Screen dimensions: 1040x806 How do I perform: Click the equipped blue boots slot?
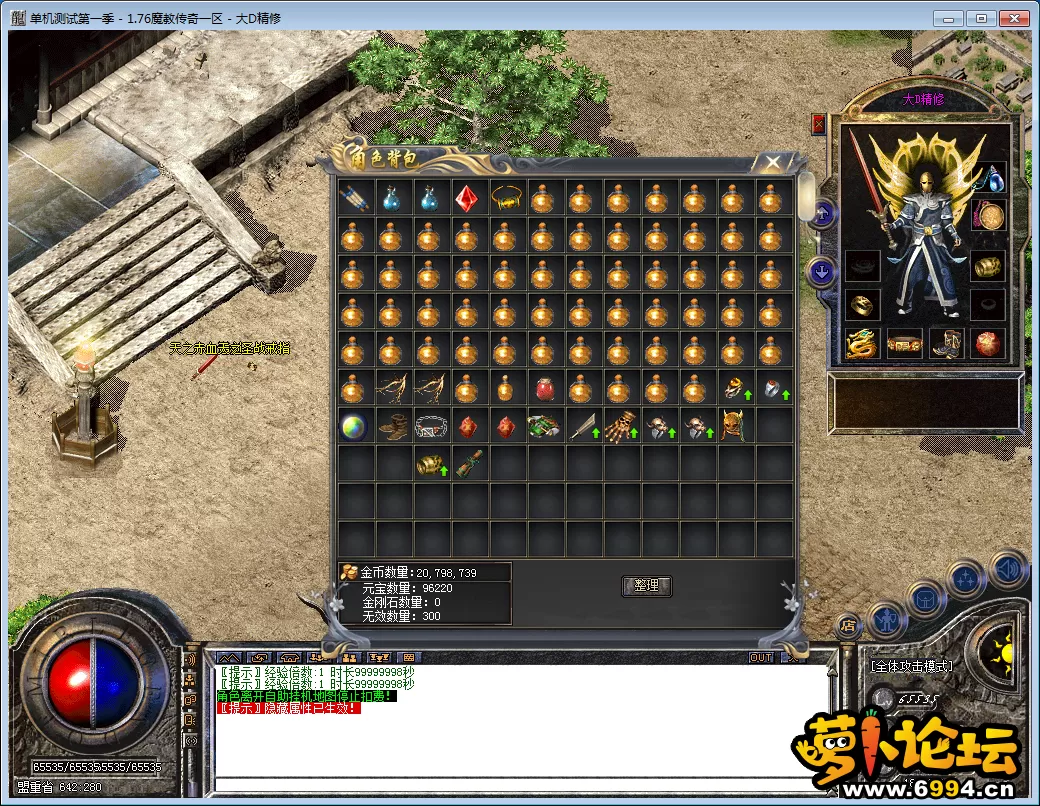click(946, 343)
